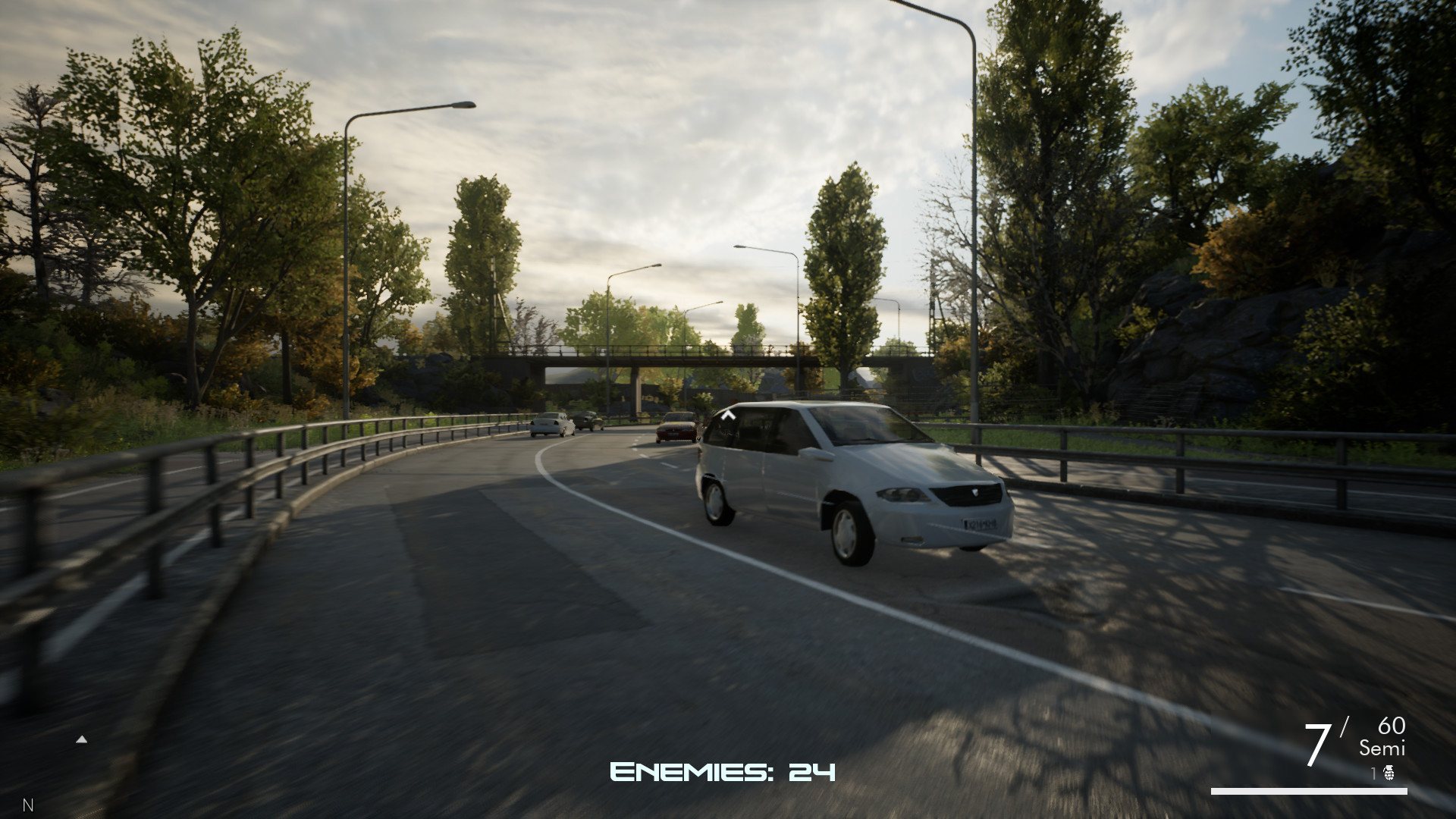Switch fire mode by clicking Semi label
The image size is (1456, 819).
(x=1382, y=748)
